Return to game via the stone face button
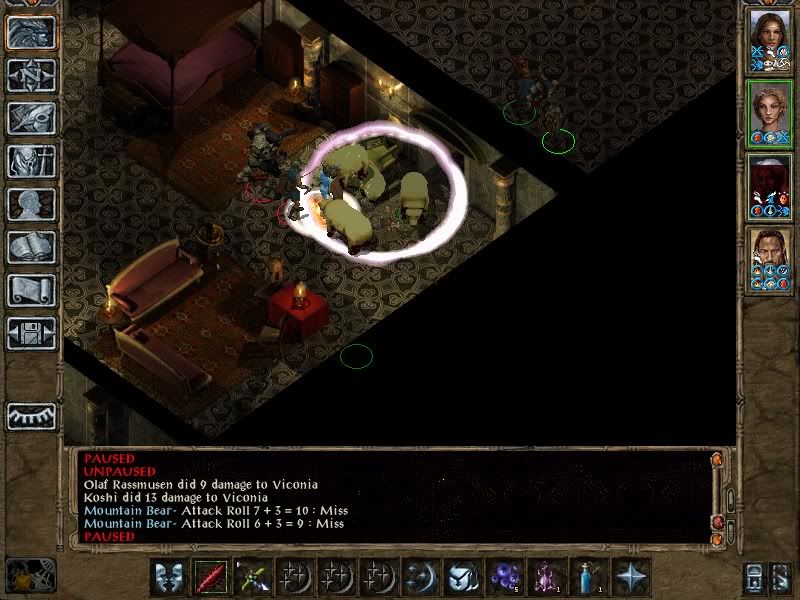800x600 pixels. click(x=32, y=32)
